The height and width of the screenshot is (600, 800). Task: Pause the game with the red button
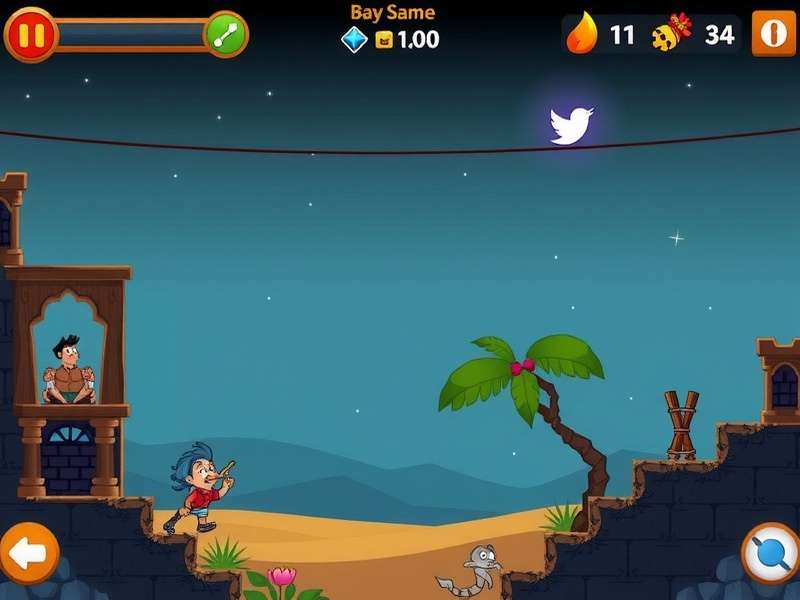pyautogui.click(x=30, y=35)
